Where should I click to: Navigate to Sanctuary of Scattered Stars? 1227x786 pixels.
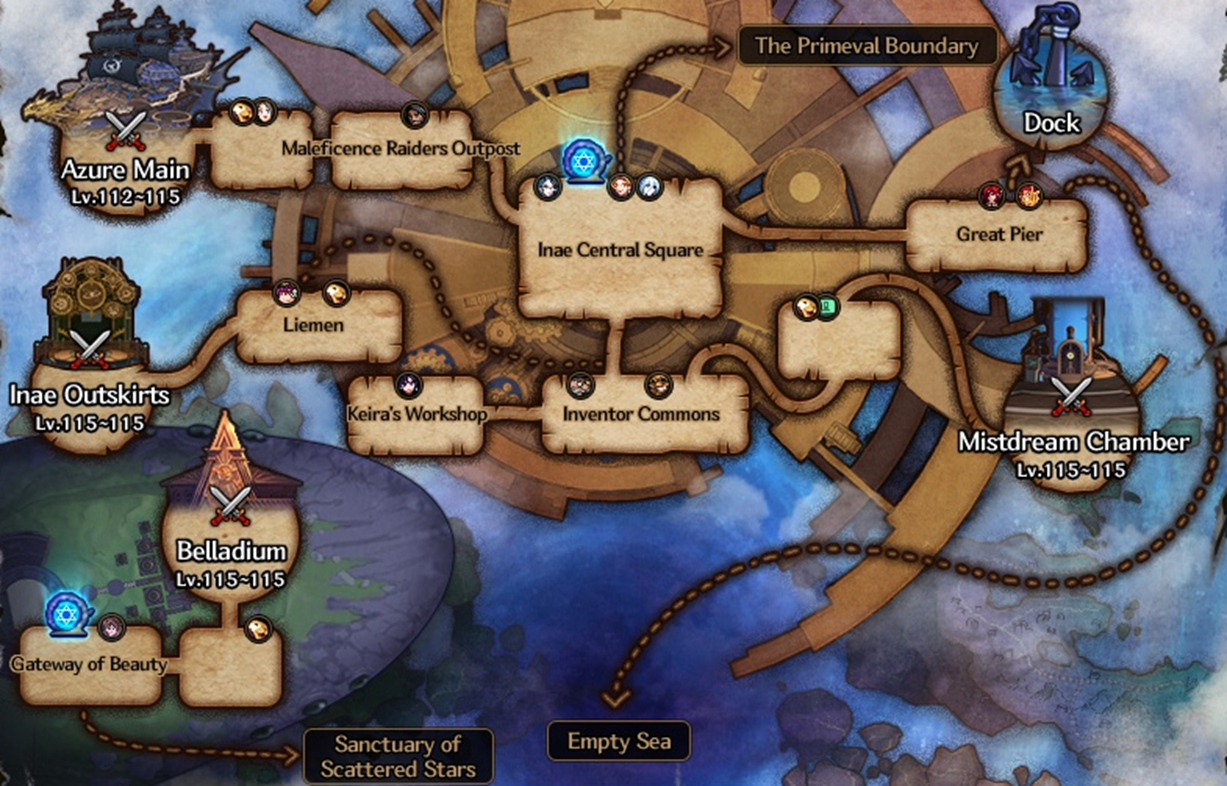[x=398, y=756]
